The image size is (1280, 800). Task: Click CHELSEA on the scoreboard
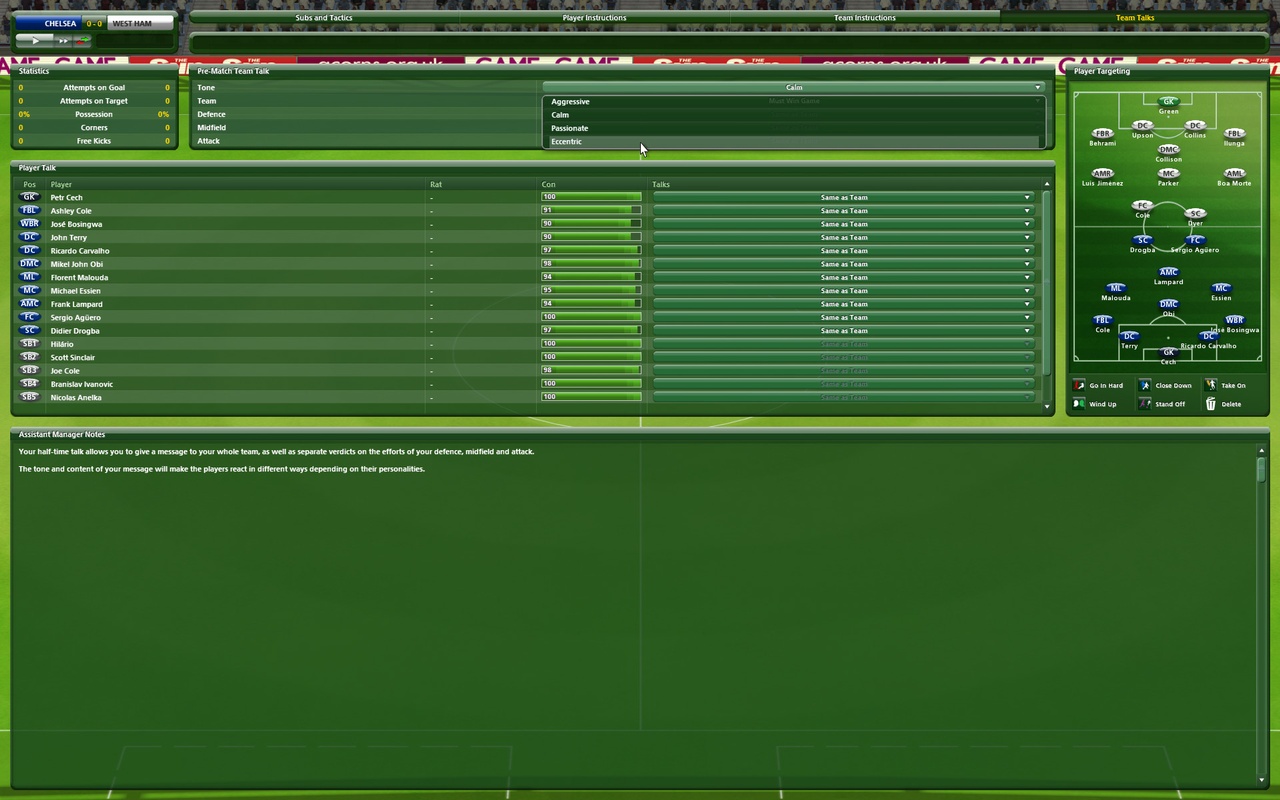58,23
